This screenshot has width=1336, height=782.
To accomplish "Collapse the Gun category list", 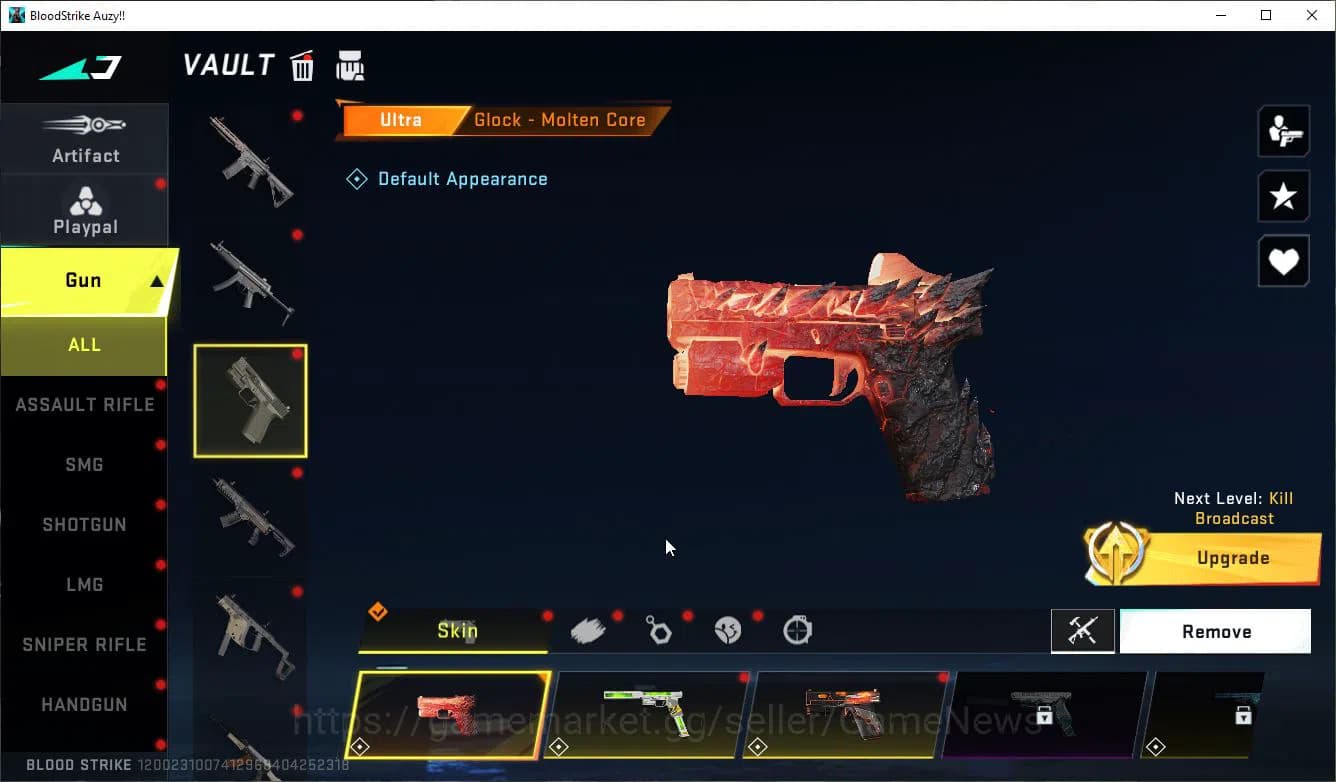I will (x=85, y=280).
